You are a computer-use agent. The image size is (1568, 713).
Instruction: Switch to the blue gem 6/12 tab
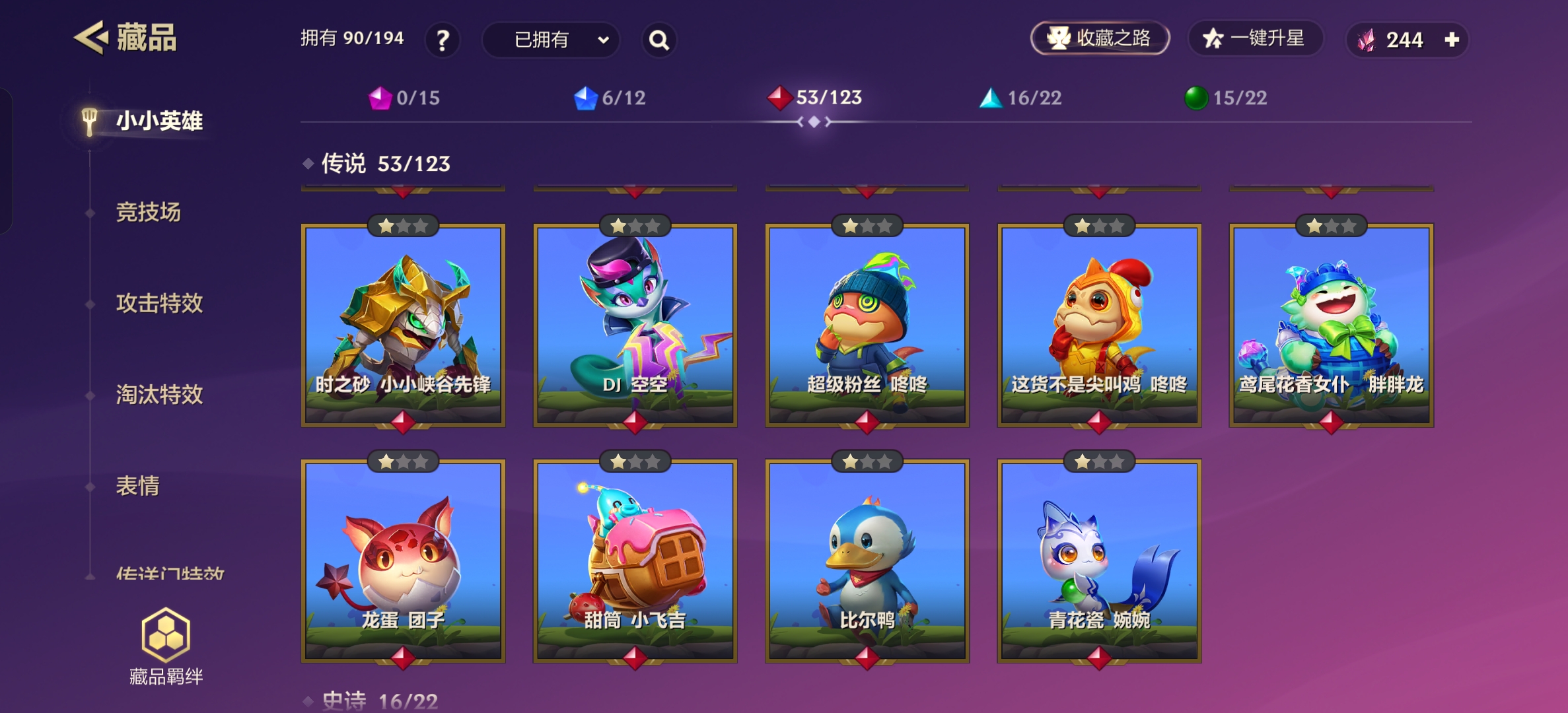click(x=610, y=98)
